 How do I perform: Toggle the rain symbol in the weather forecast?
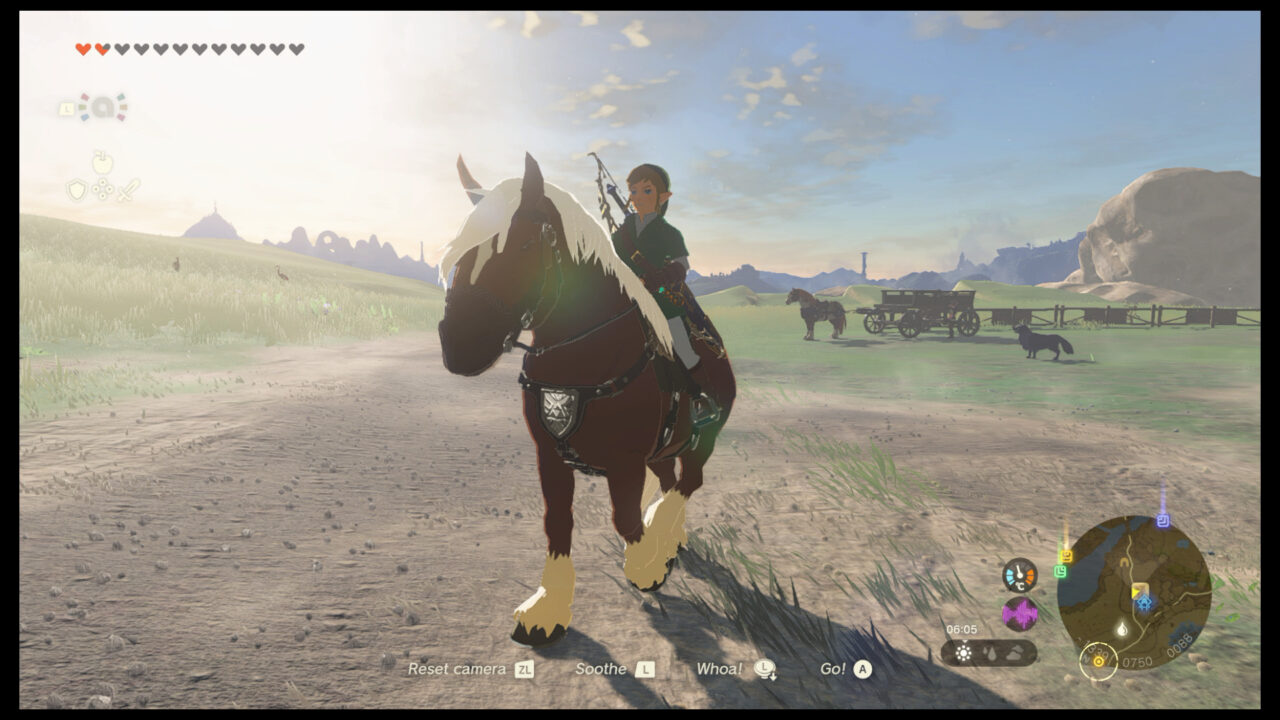click(x=989, y=652)
